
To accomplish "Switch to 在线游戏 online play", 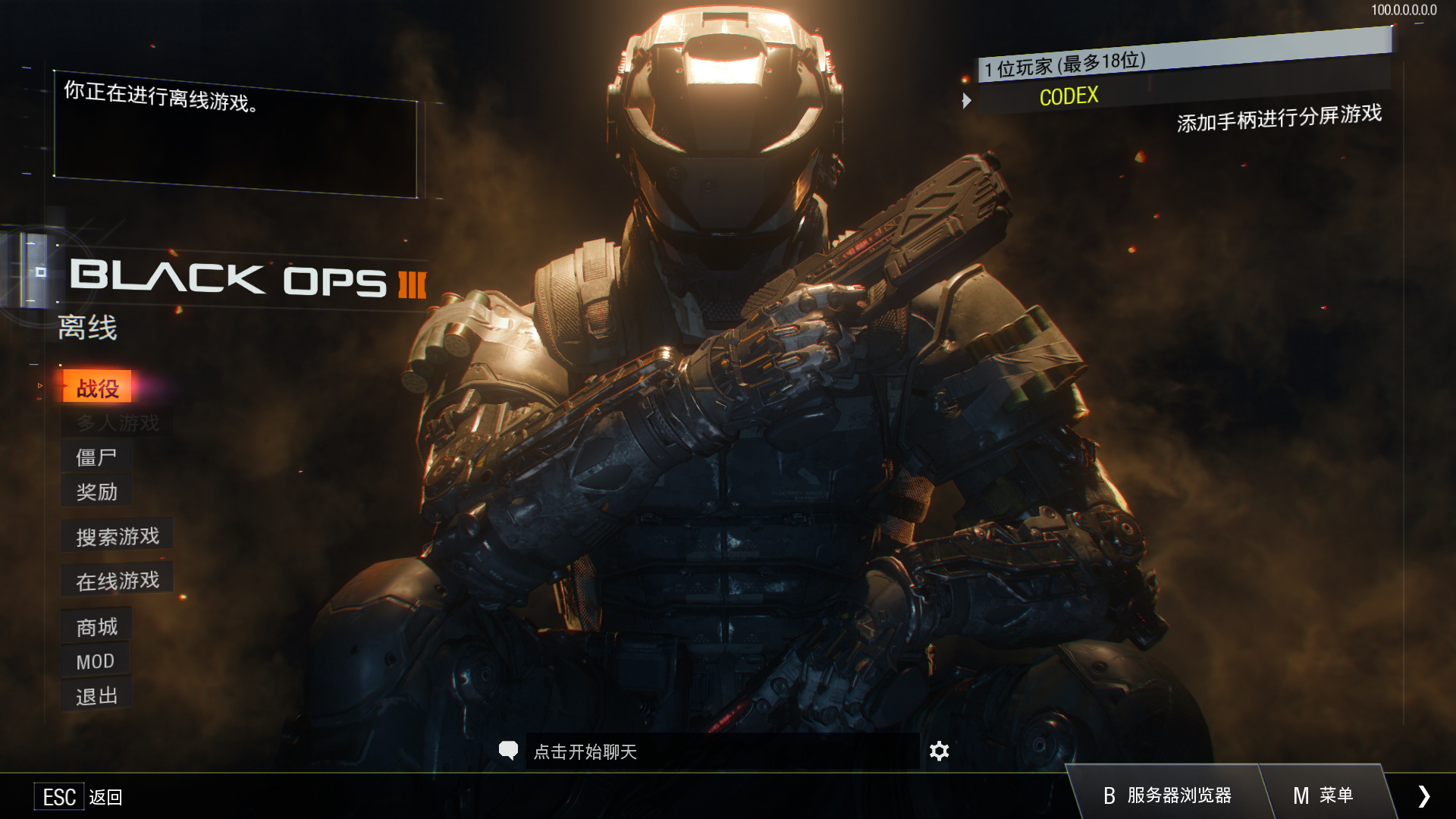I will tap(118, 581).
